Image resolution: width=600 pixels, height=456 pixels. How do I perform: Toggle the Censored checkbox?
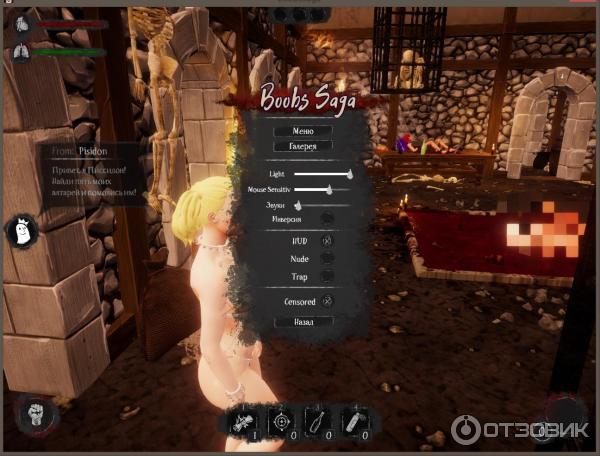pyautogui.click(x=327, y=301)
